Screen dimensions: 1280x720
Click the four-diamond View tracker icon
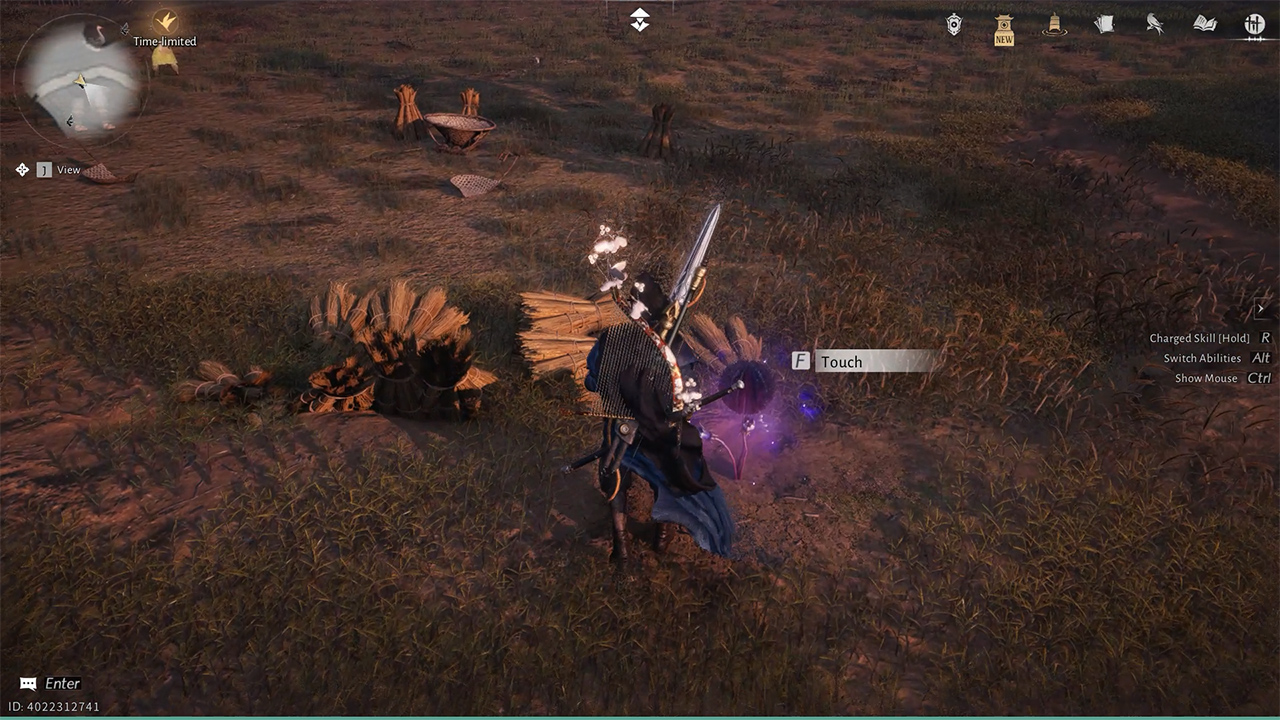23,170
